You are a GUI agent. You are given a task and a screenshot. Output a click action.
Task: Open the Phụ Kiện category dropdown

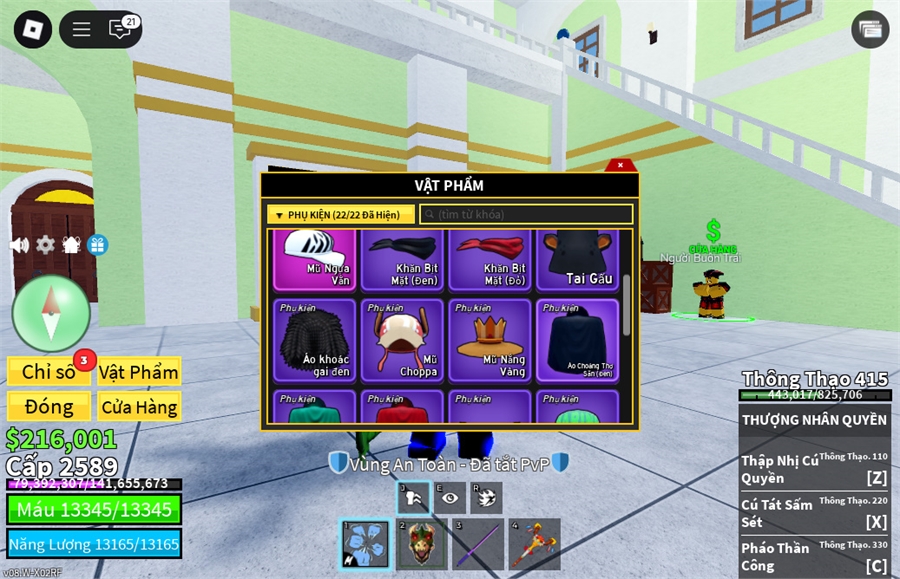[x=340, y=214]
